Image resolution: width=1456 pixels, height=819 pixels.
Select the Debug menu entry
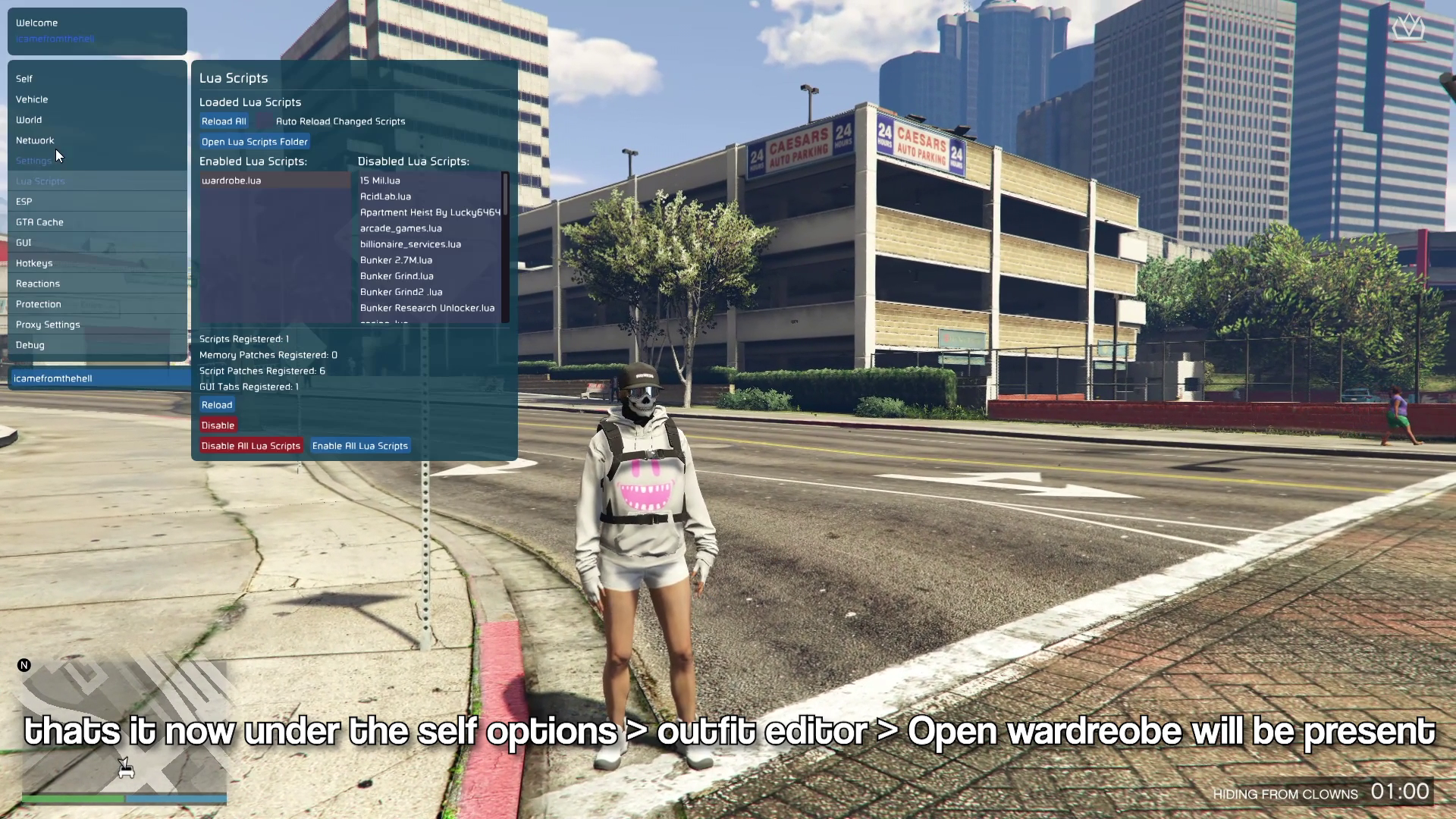(30, 345)
